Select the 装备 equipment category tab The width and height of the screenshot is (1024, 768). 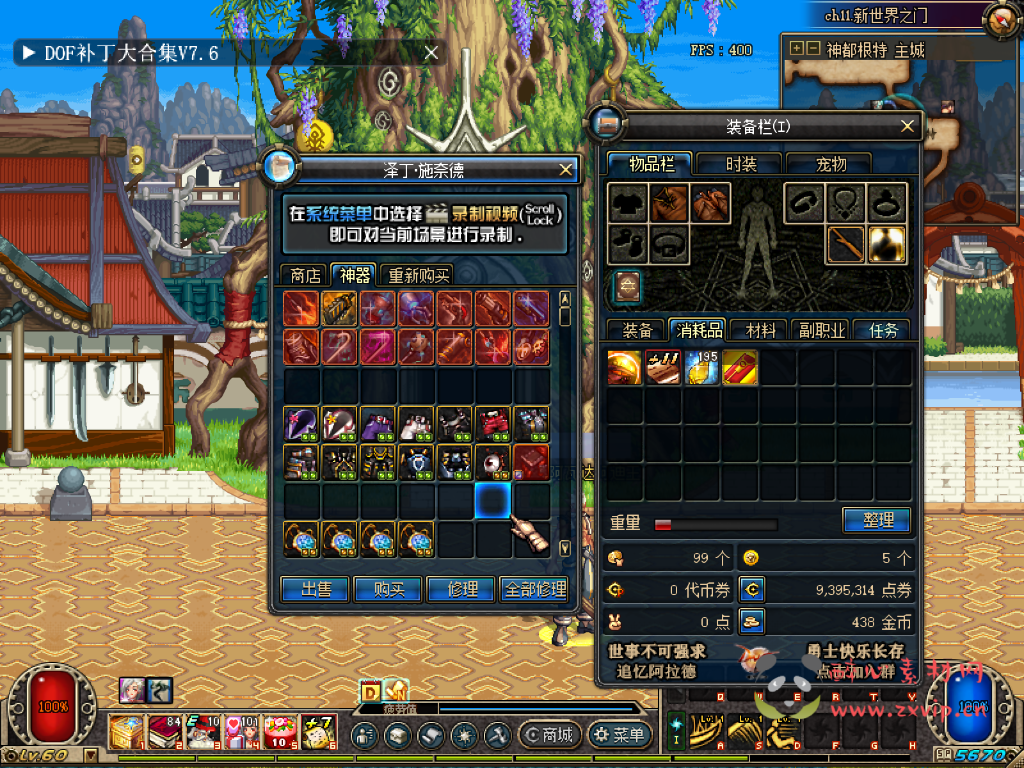[637, 330]
